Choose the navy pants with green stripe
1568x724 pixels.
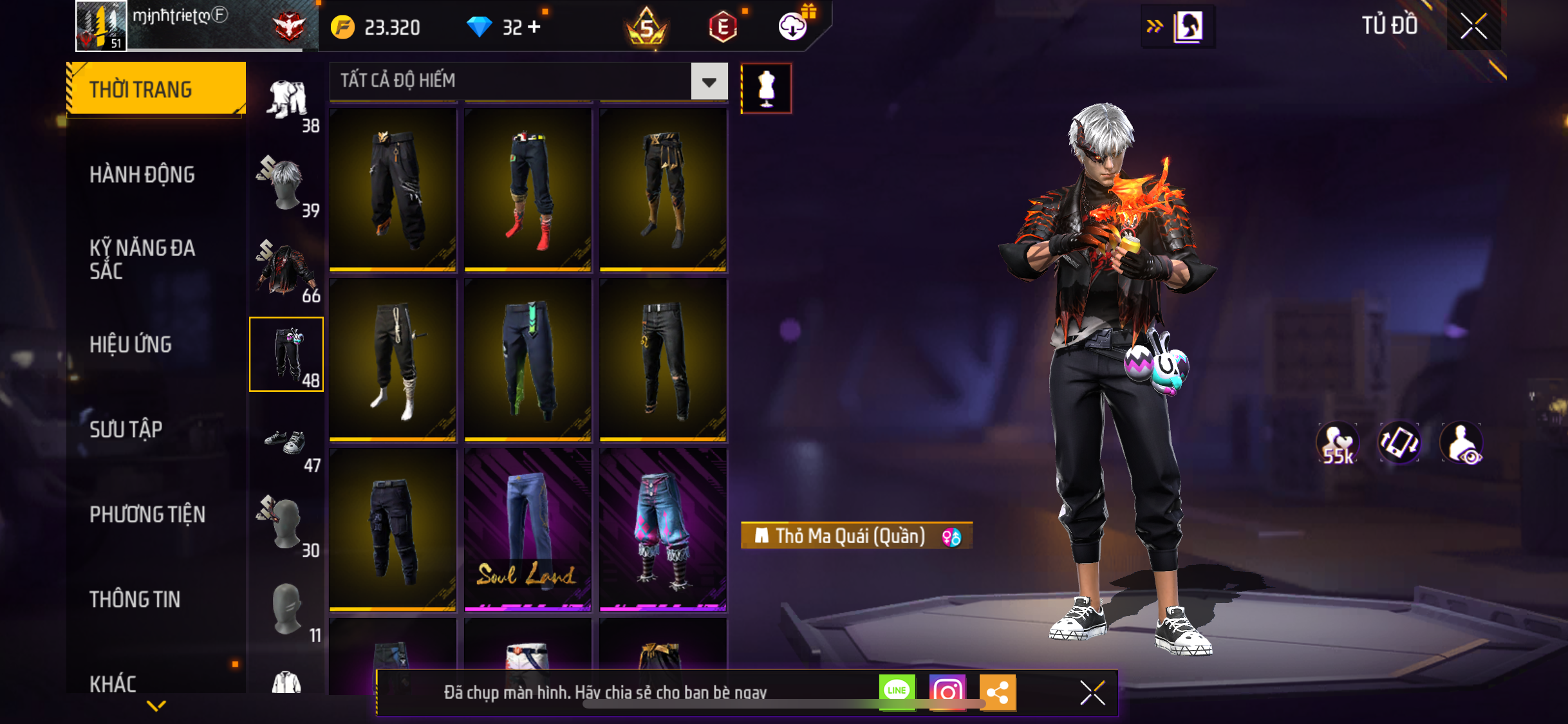pos(528,359)
